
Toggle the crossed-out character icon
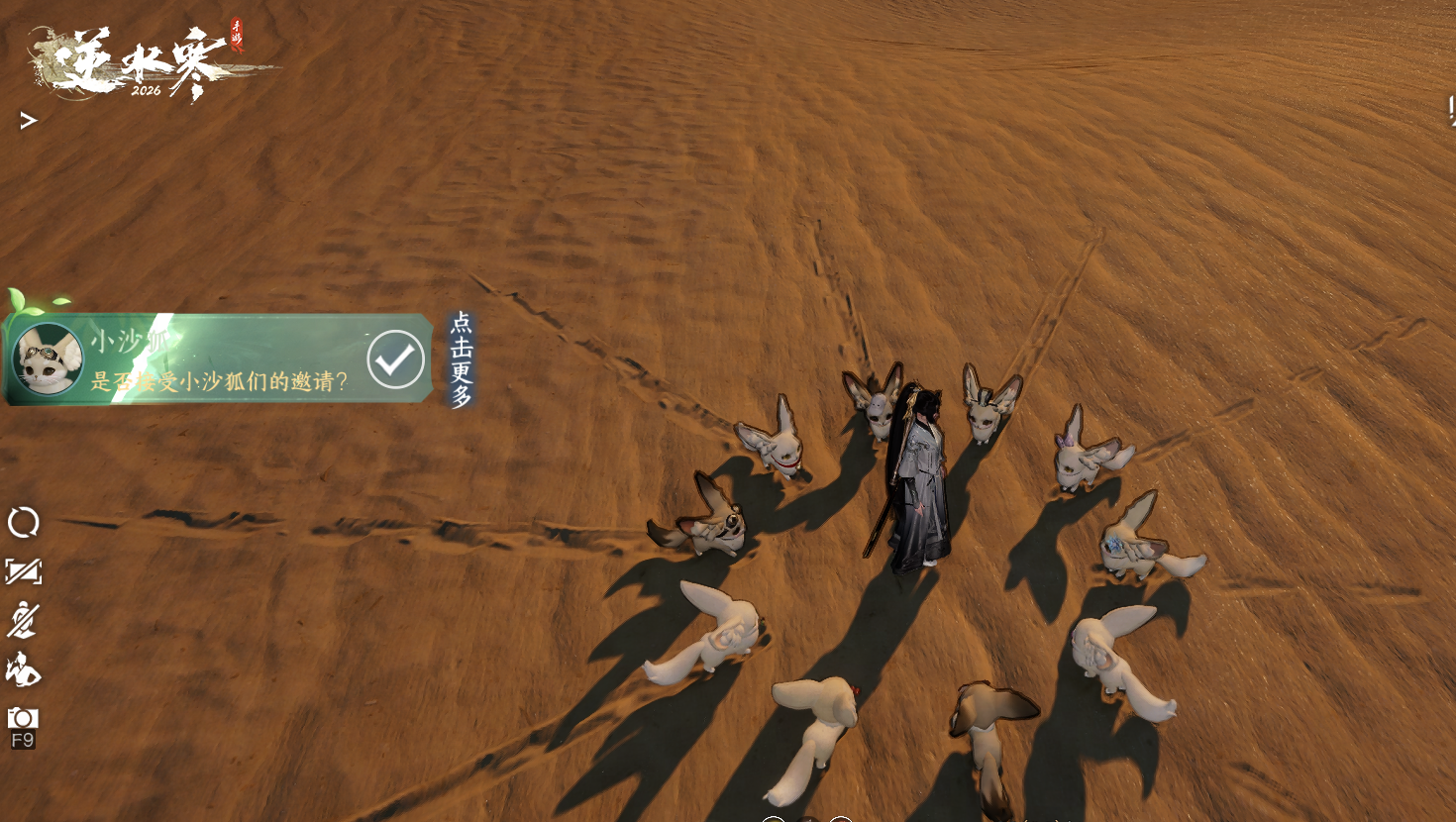point(23,621)
